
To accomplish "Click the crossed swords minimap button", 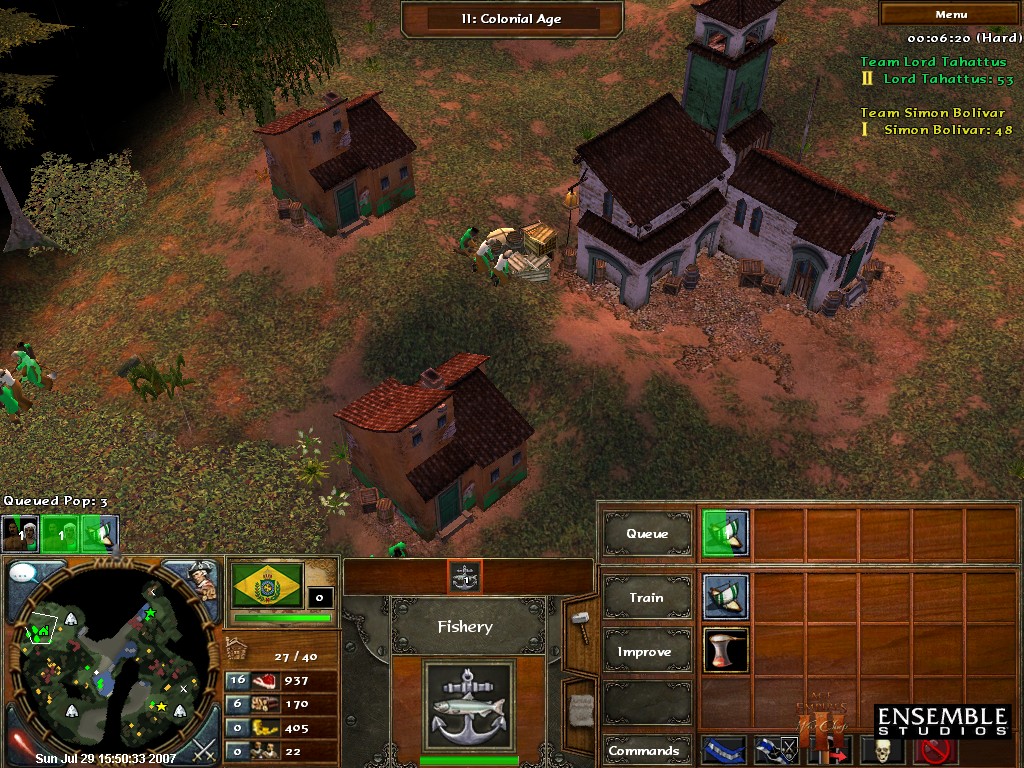I will tap(204, 746).
